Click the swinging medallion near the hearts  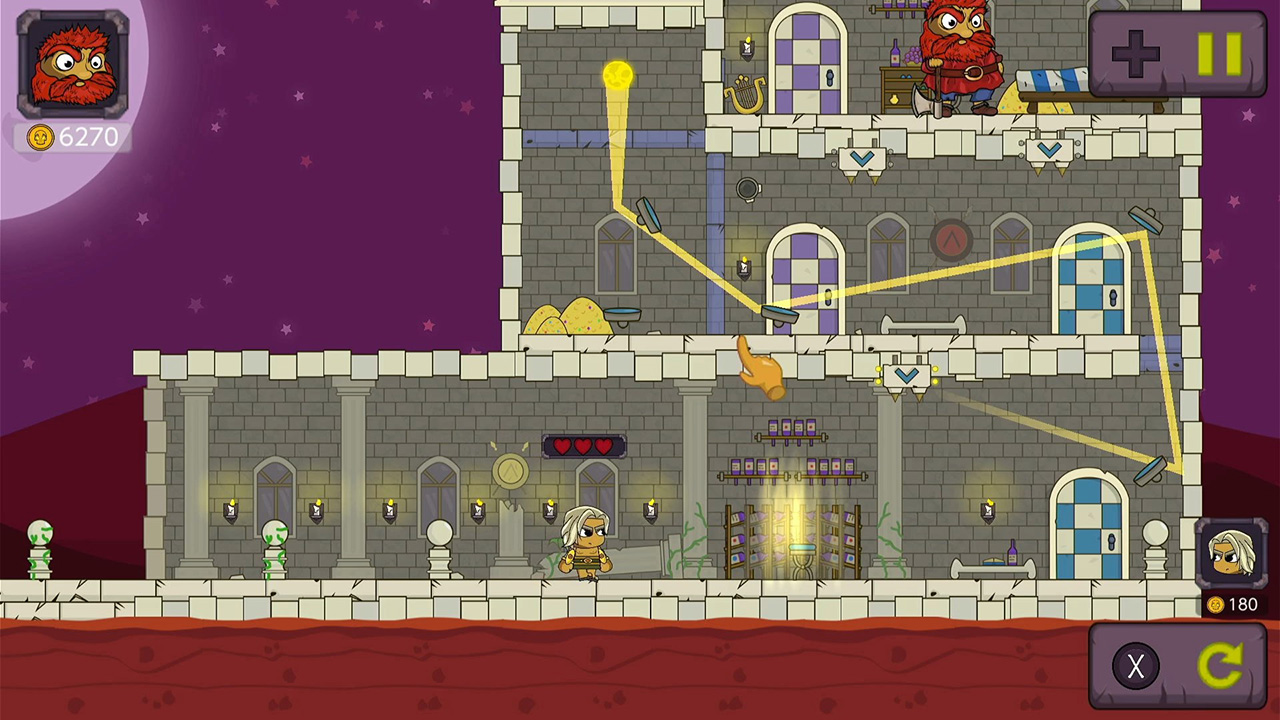[510, 472]
